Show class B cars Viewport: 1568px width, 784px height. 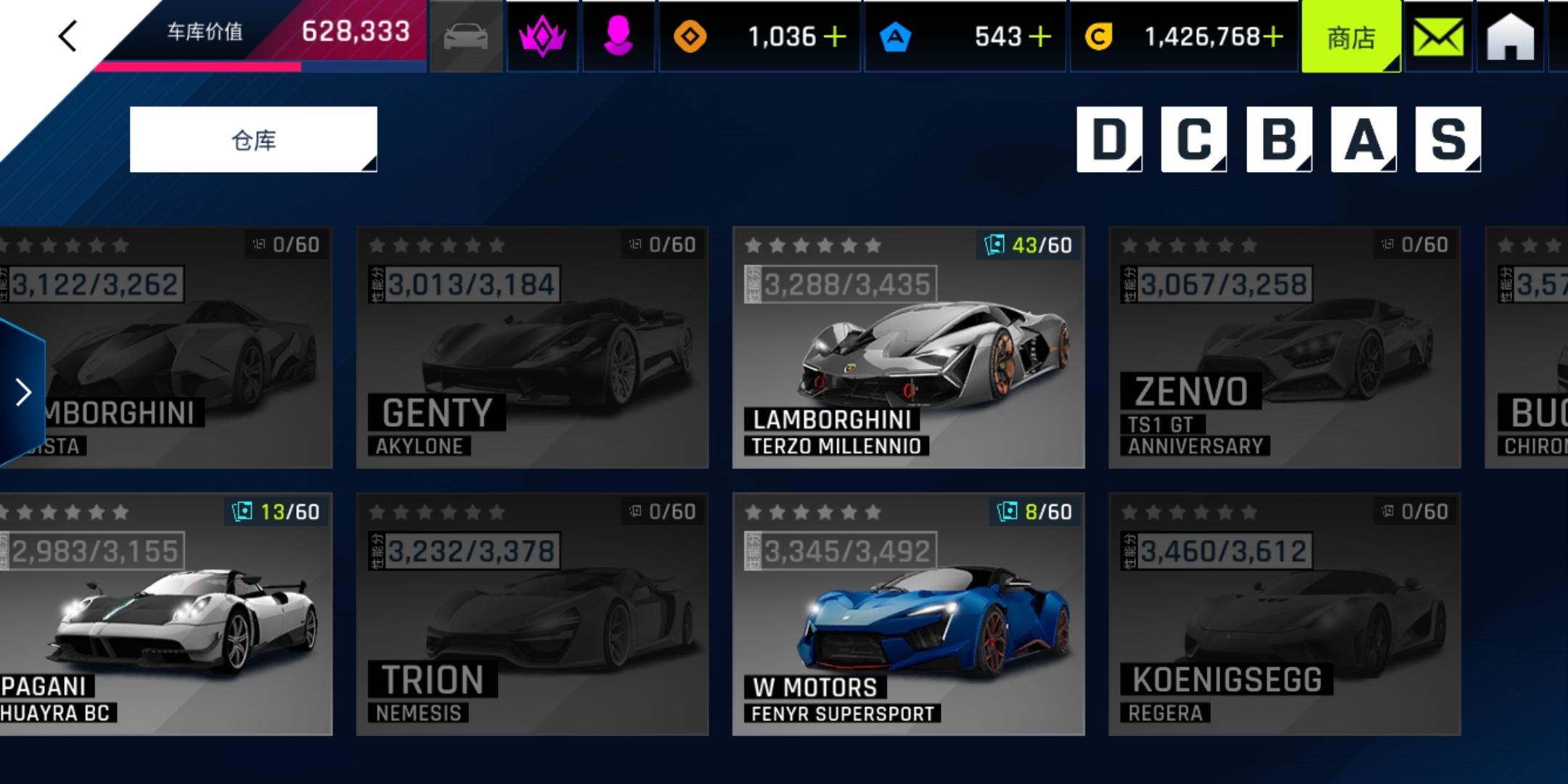(1278, 139)
